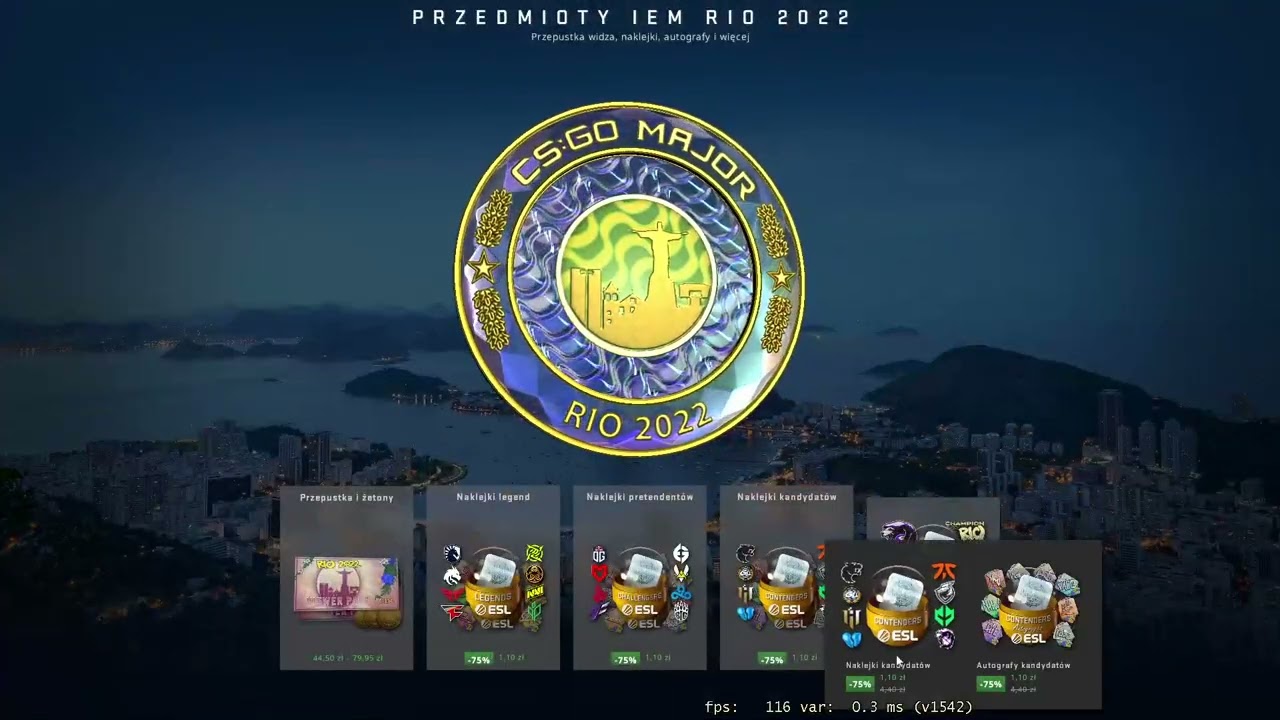The height and width of the screenshot is (720, 1280).
Task: Click the PRZEDMIOTY IEM RIO 2022 title
Action: 640,16
